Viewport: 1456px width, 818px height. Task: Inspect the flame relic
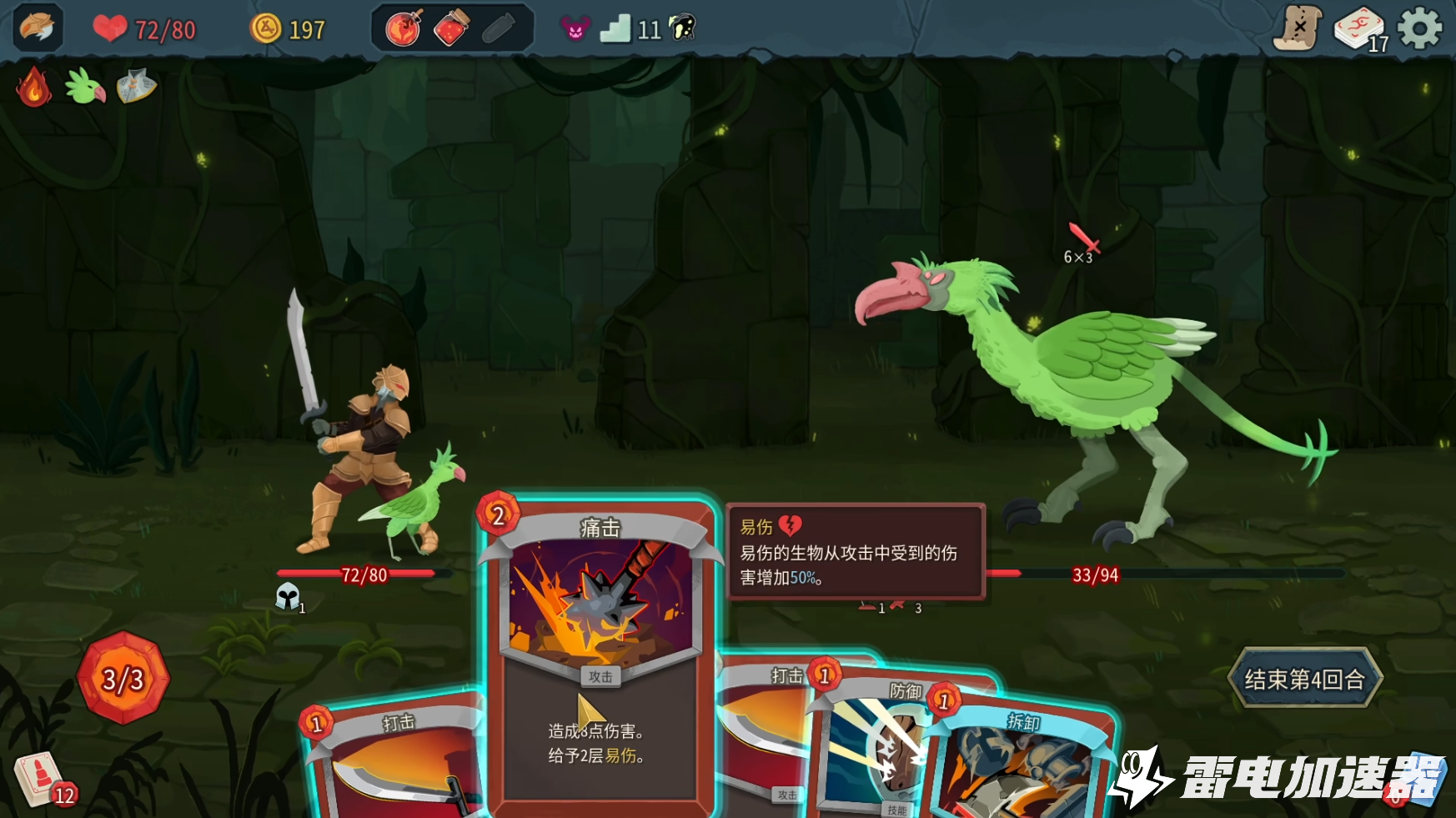click(x=34, y=87)
